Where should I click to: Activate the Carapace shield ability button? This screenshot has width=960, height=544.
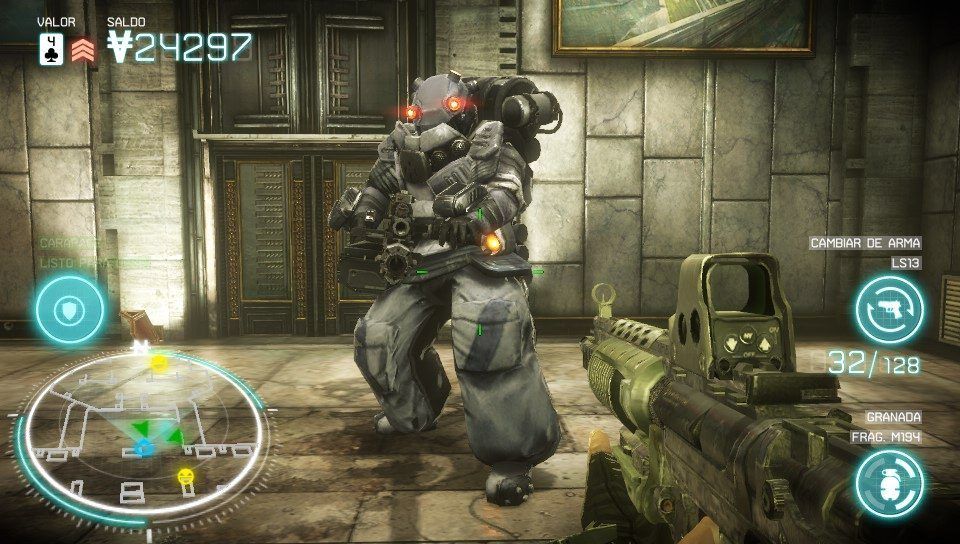[70, 310]
